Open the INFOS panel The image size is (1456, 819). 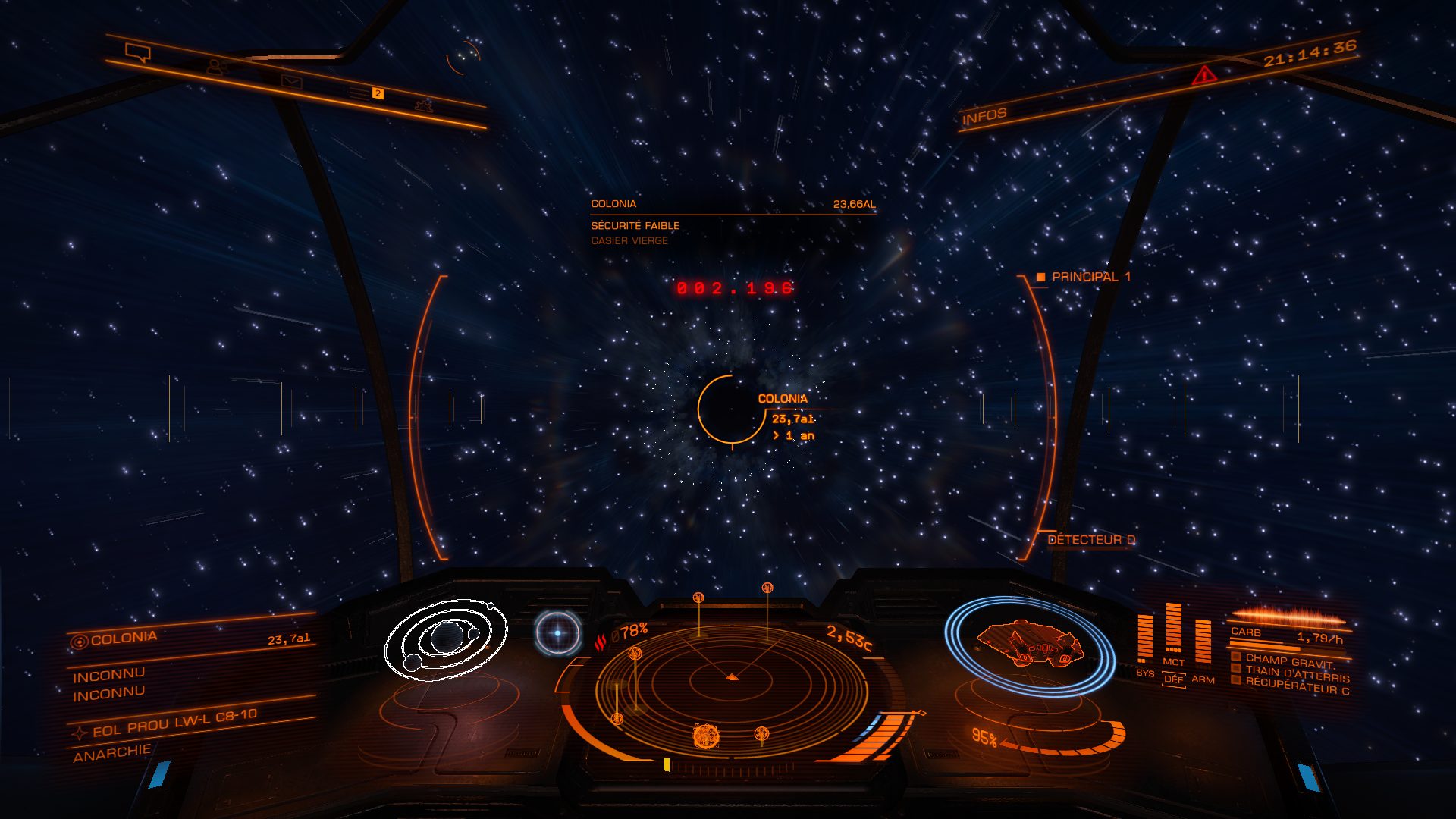click(984, 116)
